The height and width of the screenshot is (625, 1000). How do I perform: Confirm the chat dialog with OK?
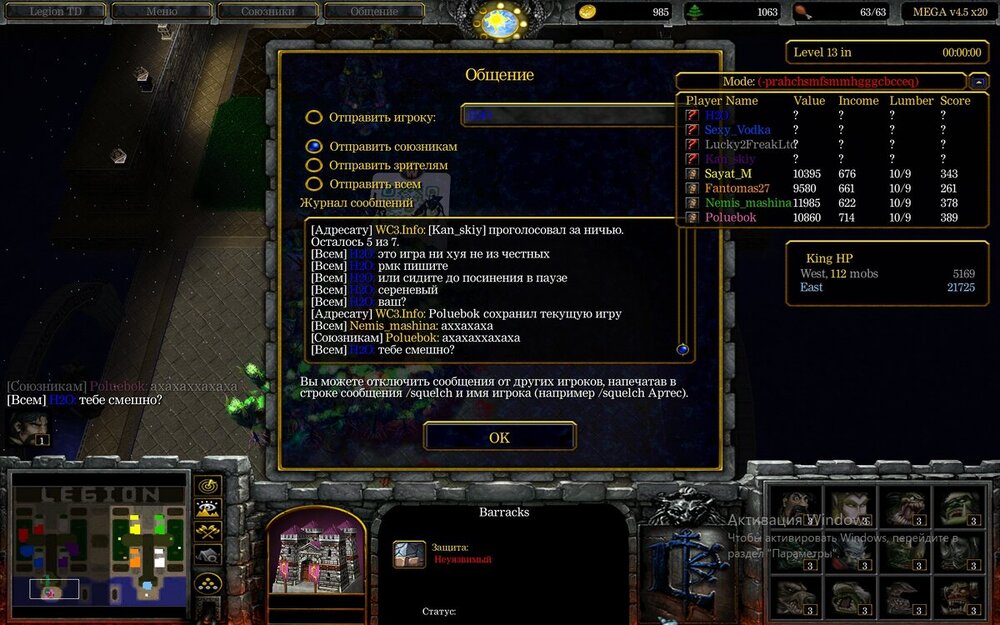click(x=499, y=437)
